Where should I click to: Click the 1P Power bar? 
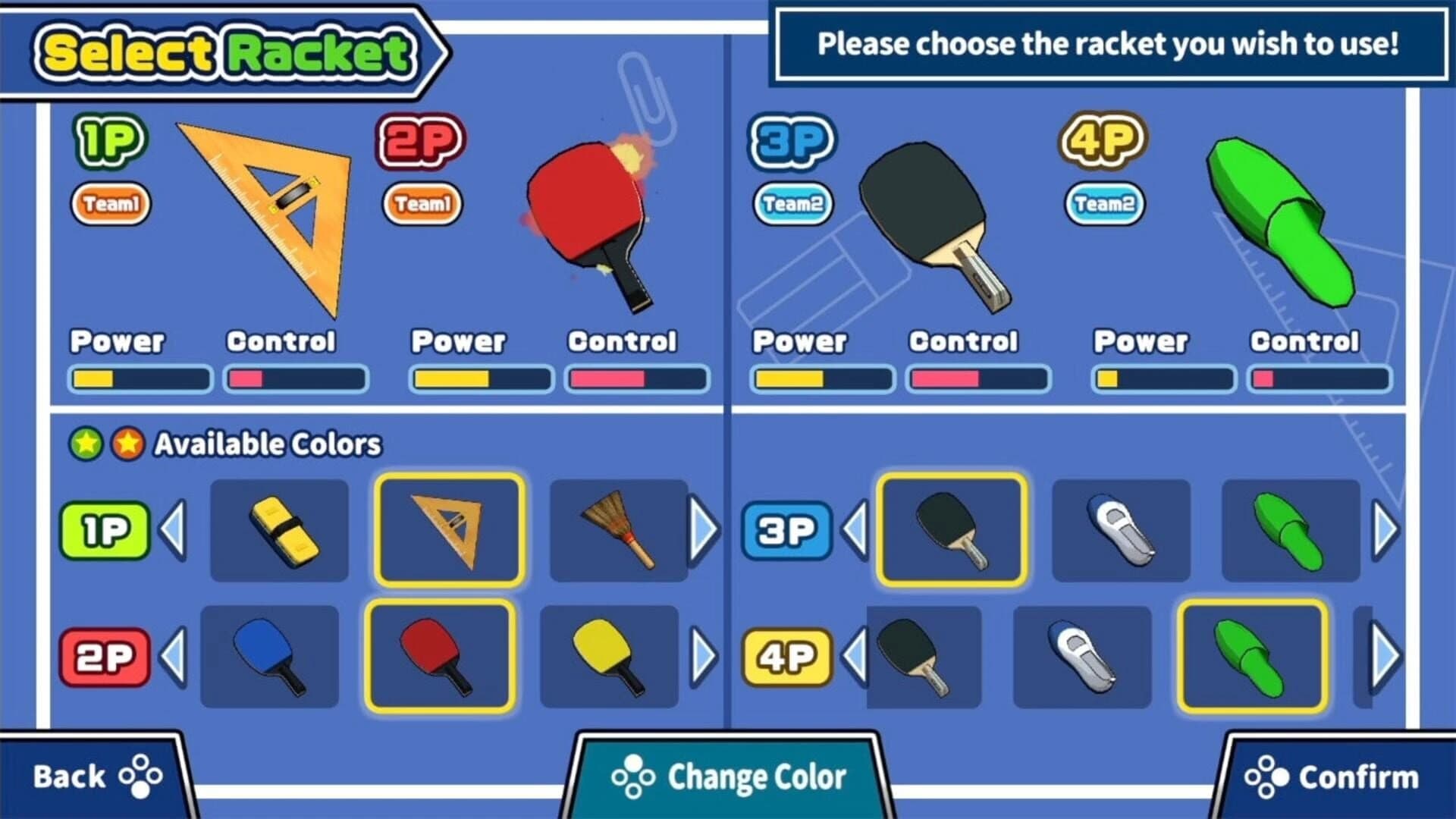click(140, 377)
